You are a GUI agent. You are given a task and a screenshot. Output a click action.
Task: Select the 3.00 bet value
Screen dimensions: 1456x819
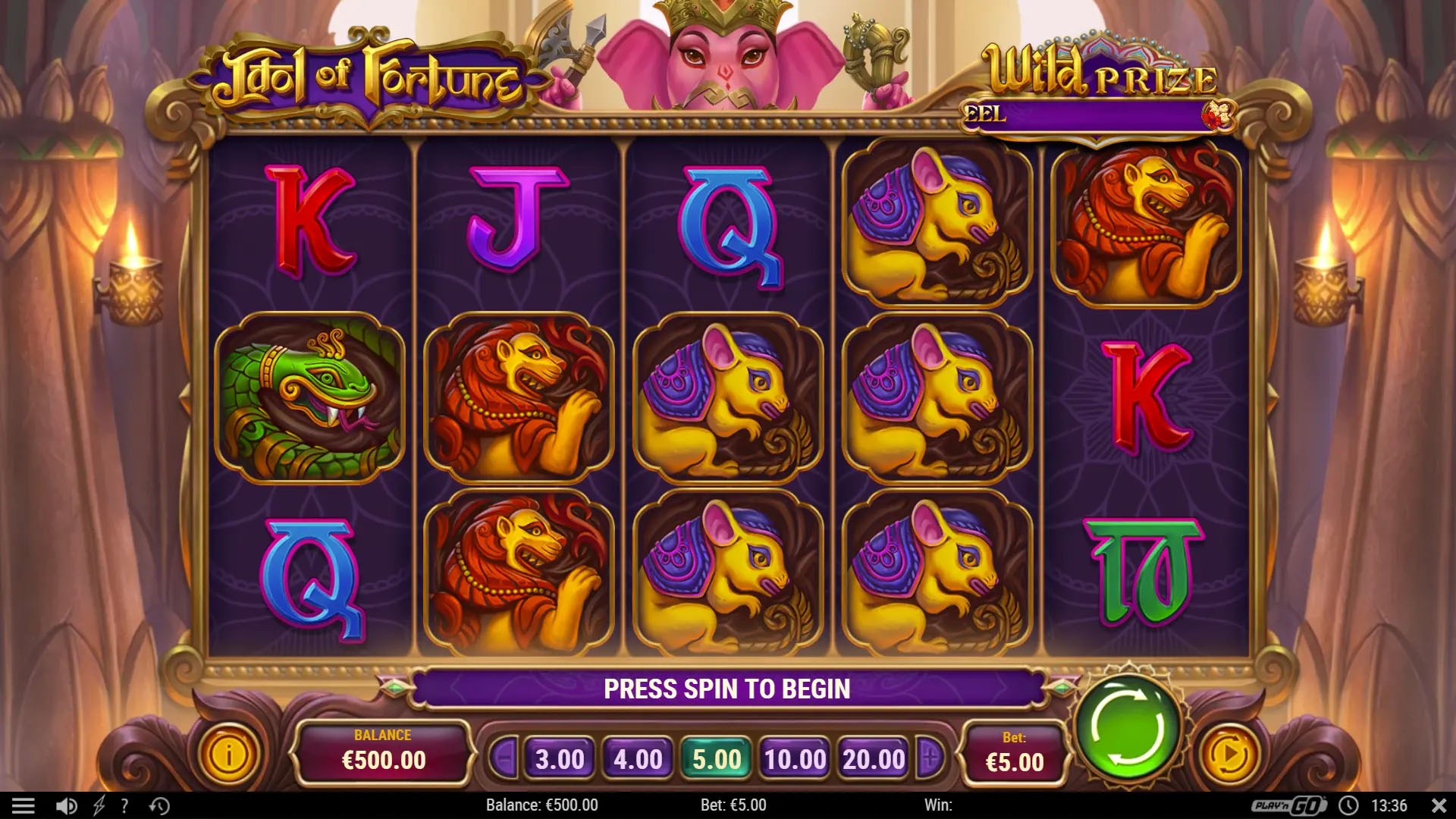tap(560, 759)
